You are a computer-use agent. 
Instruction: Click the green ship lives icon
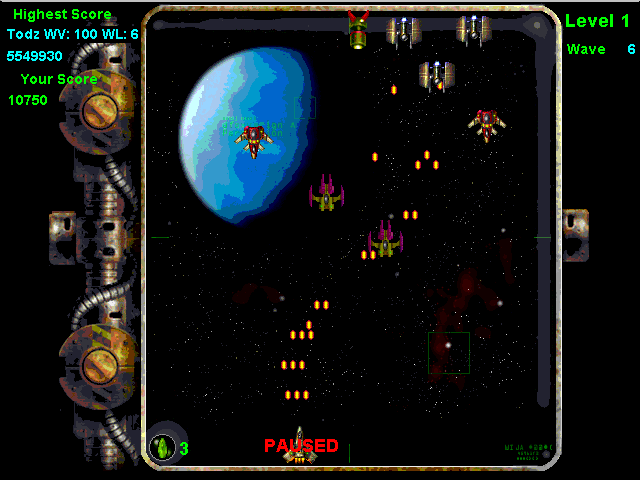coord(162,447)
